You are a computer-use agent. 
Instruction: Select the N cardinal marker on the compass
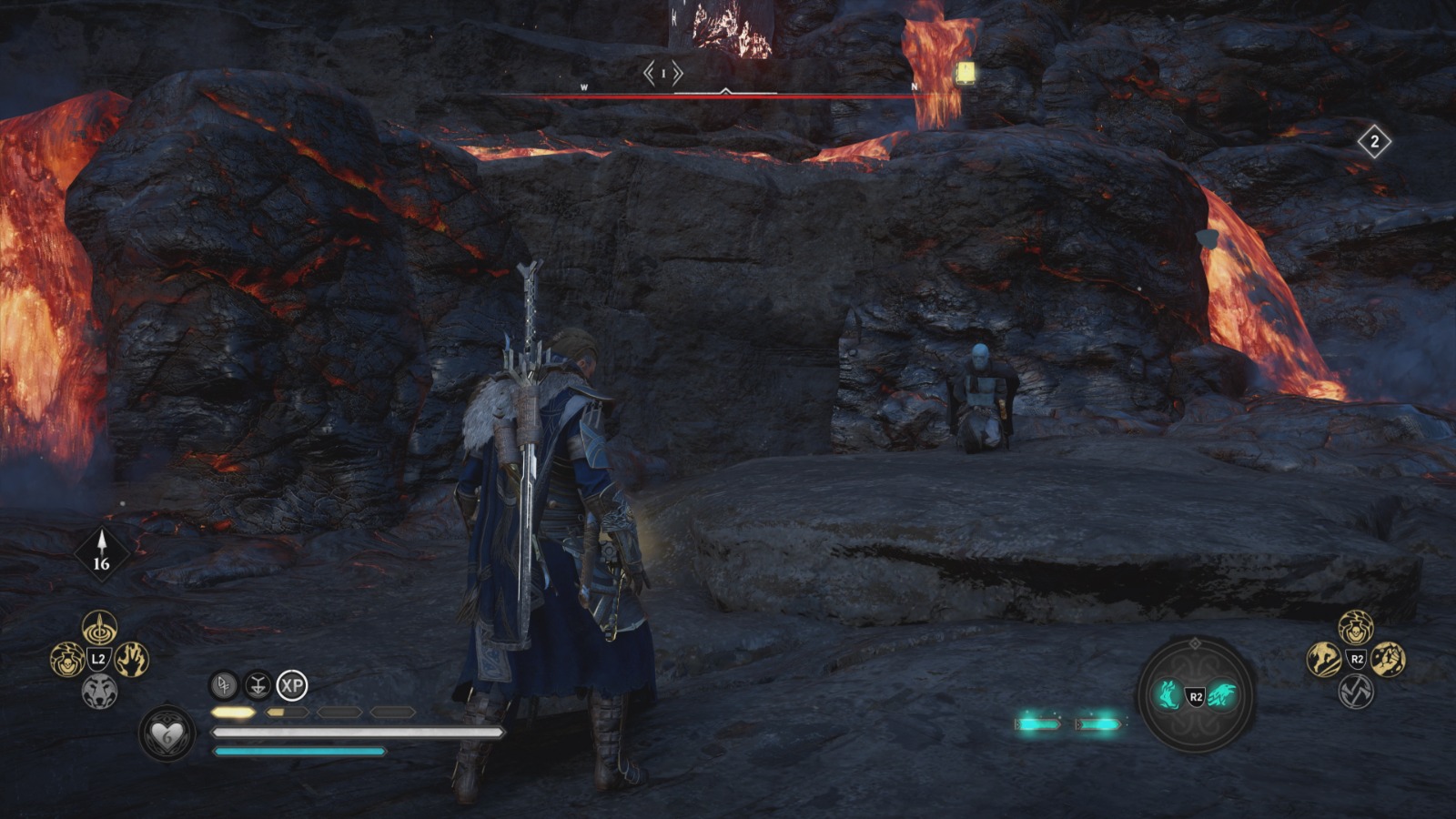[x=913, y=87]
